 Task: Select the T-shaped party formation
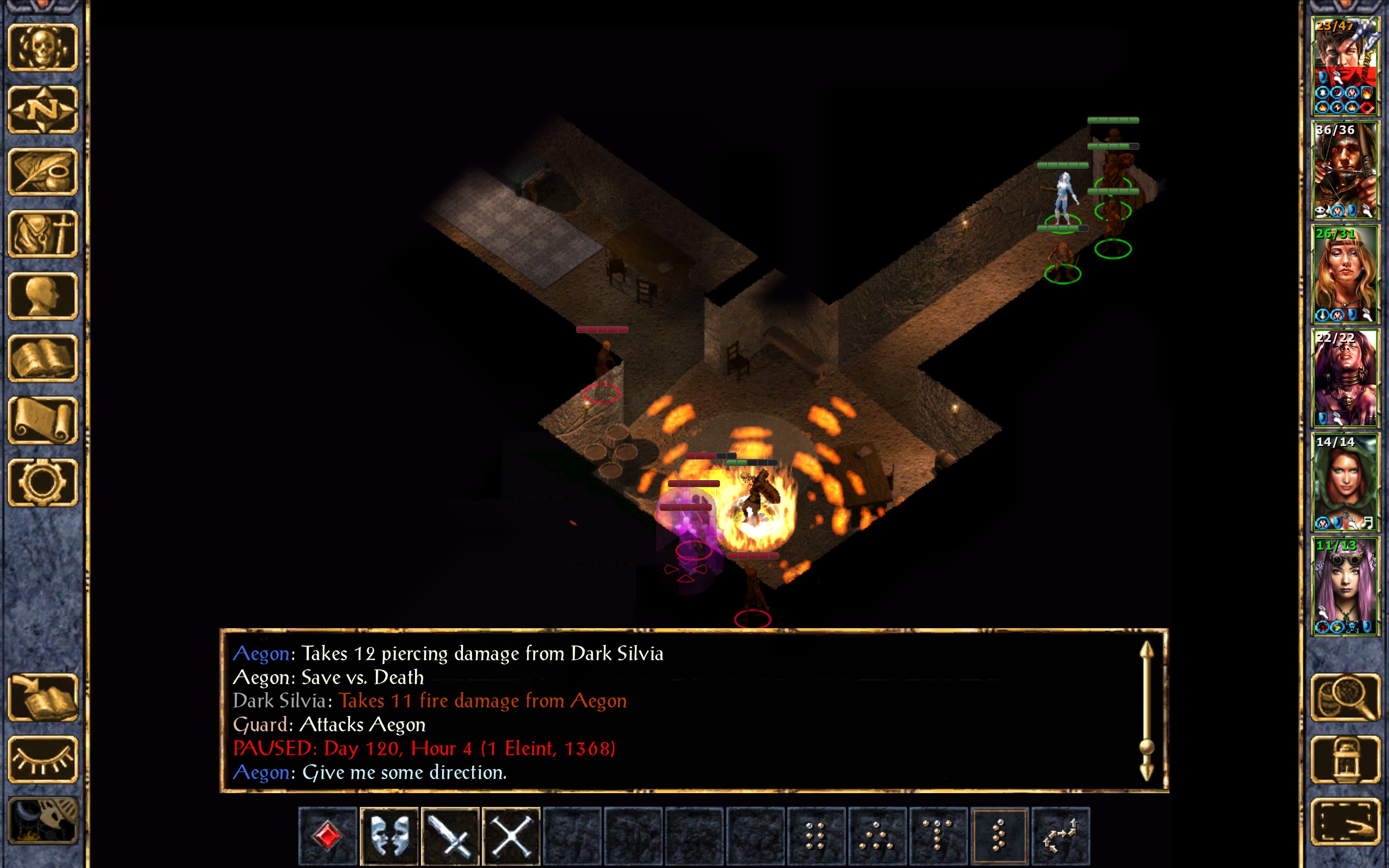tap(938, 835)
